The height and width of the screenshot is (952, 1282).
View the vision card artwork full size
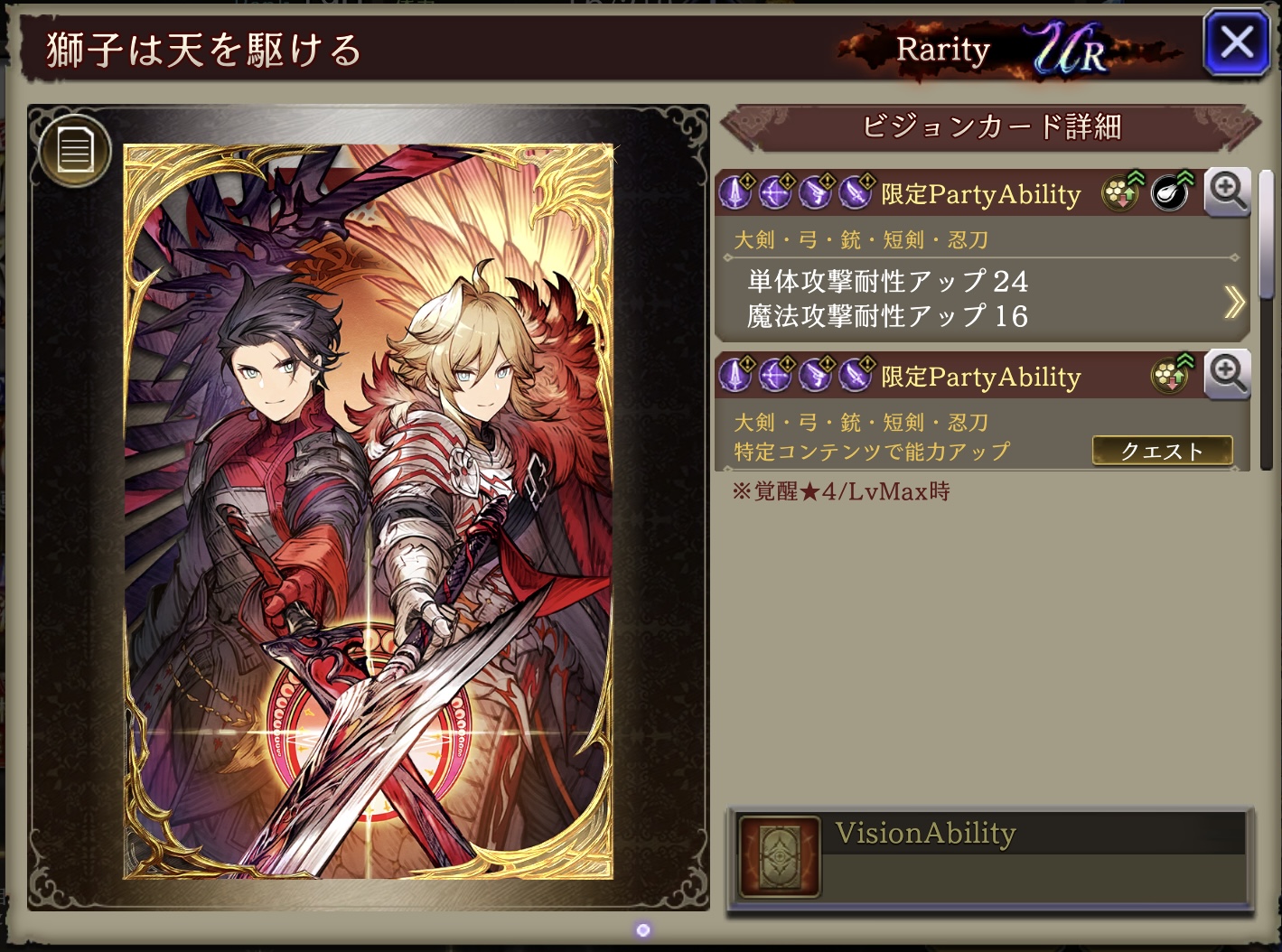tap(368, 510)
